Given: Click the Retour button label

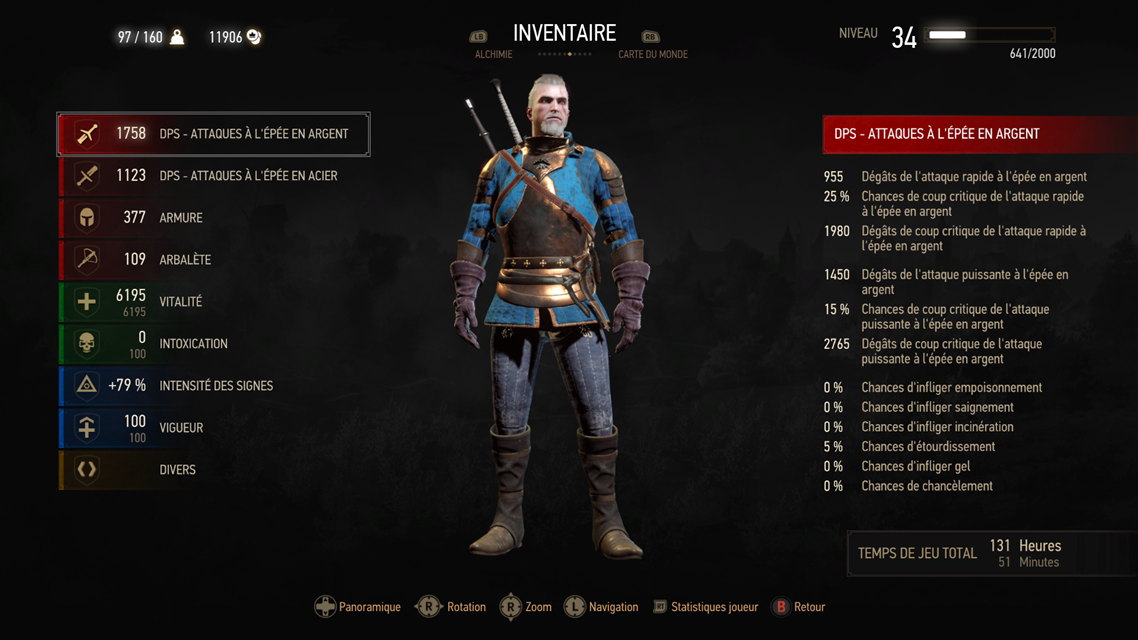Looking at the screenshot, I should point(808,607).
